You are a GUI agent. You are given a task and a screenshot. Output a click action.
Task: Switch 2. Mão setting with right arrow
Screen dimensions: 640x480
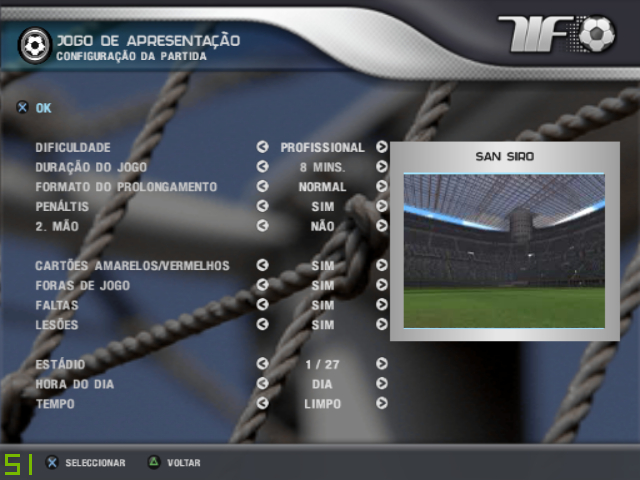382,226
